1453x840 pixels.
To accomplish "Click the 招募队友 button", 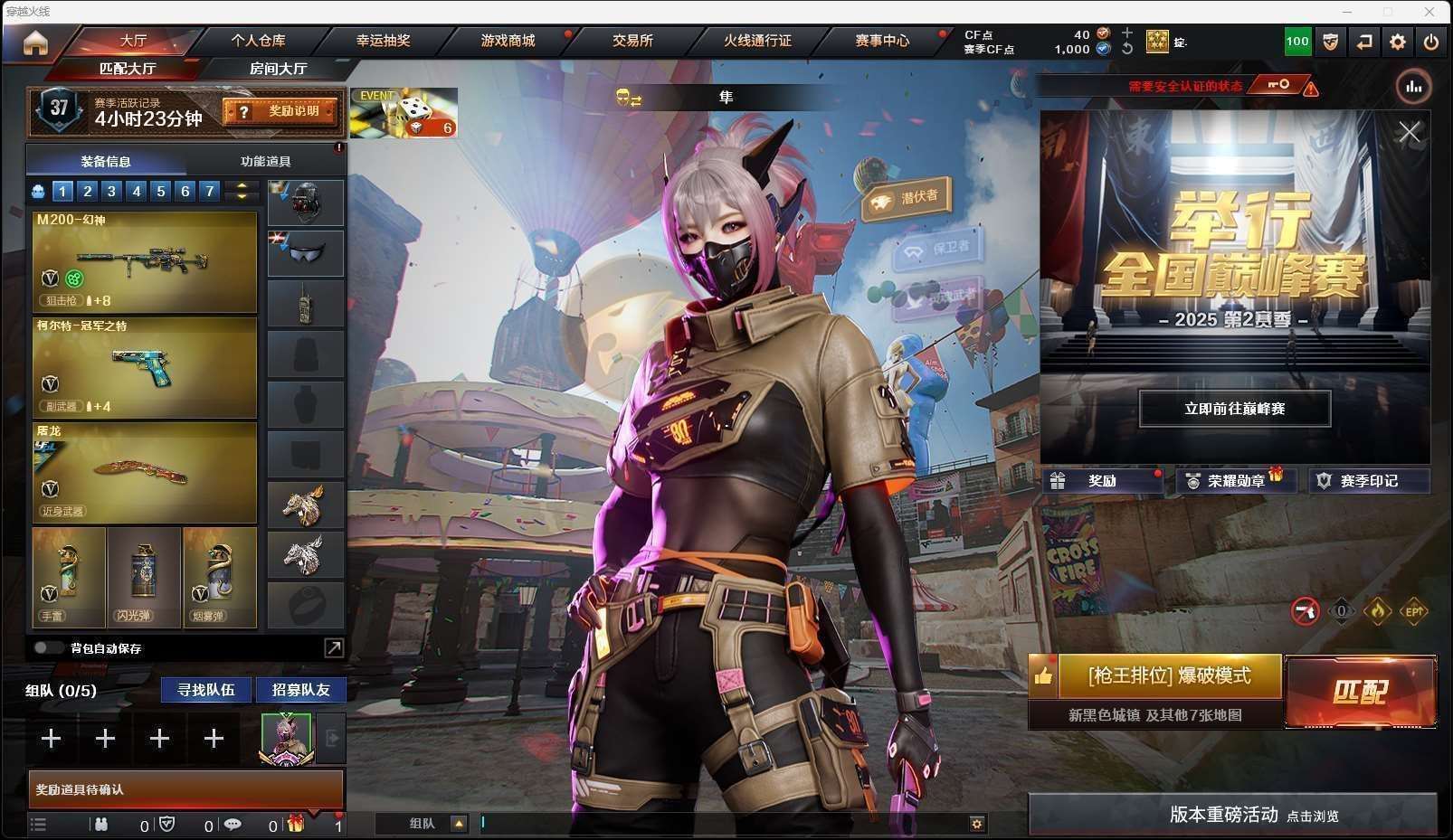I will tap(300, 690).
